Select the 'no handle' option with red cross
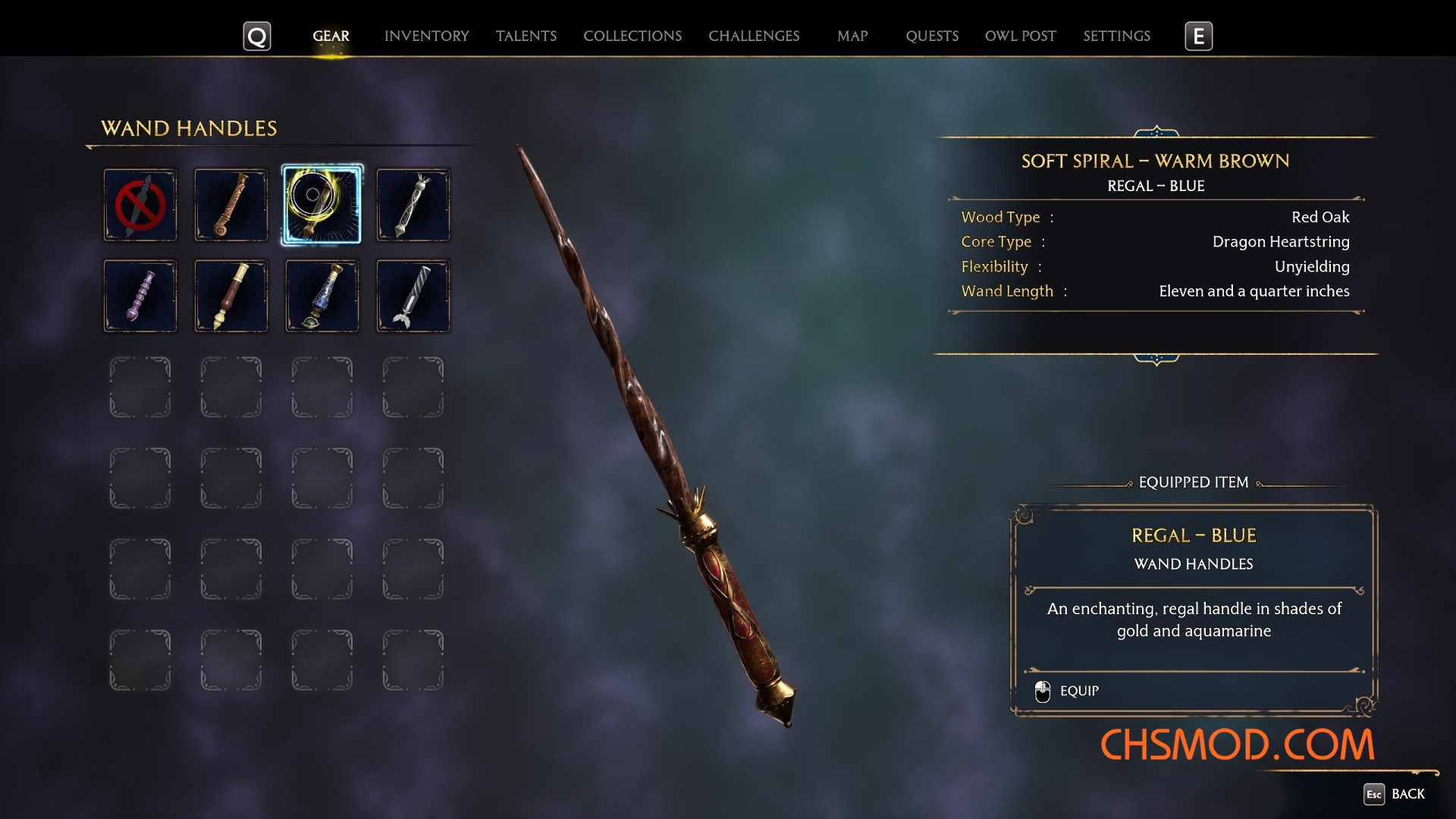 click(140, 205)
